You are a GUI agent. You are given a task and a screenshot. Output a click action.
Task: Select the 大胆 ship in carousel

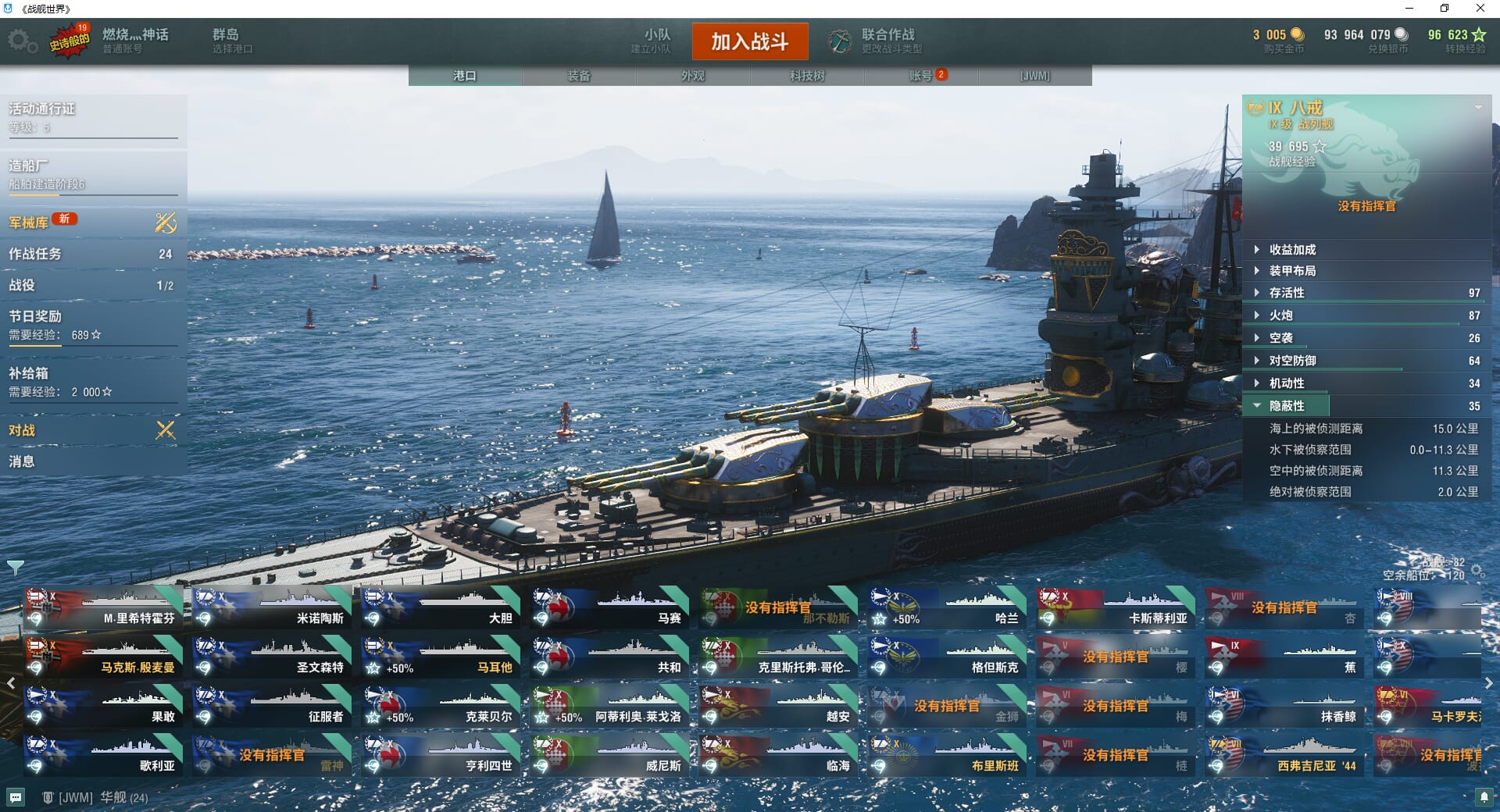[x=441, y=608]
